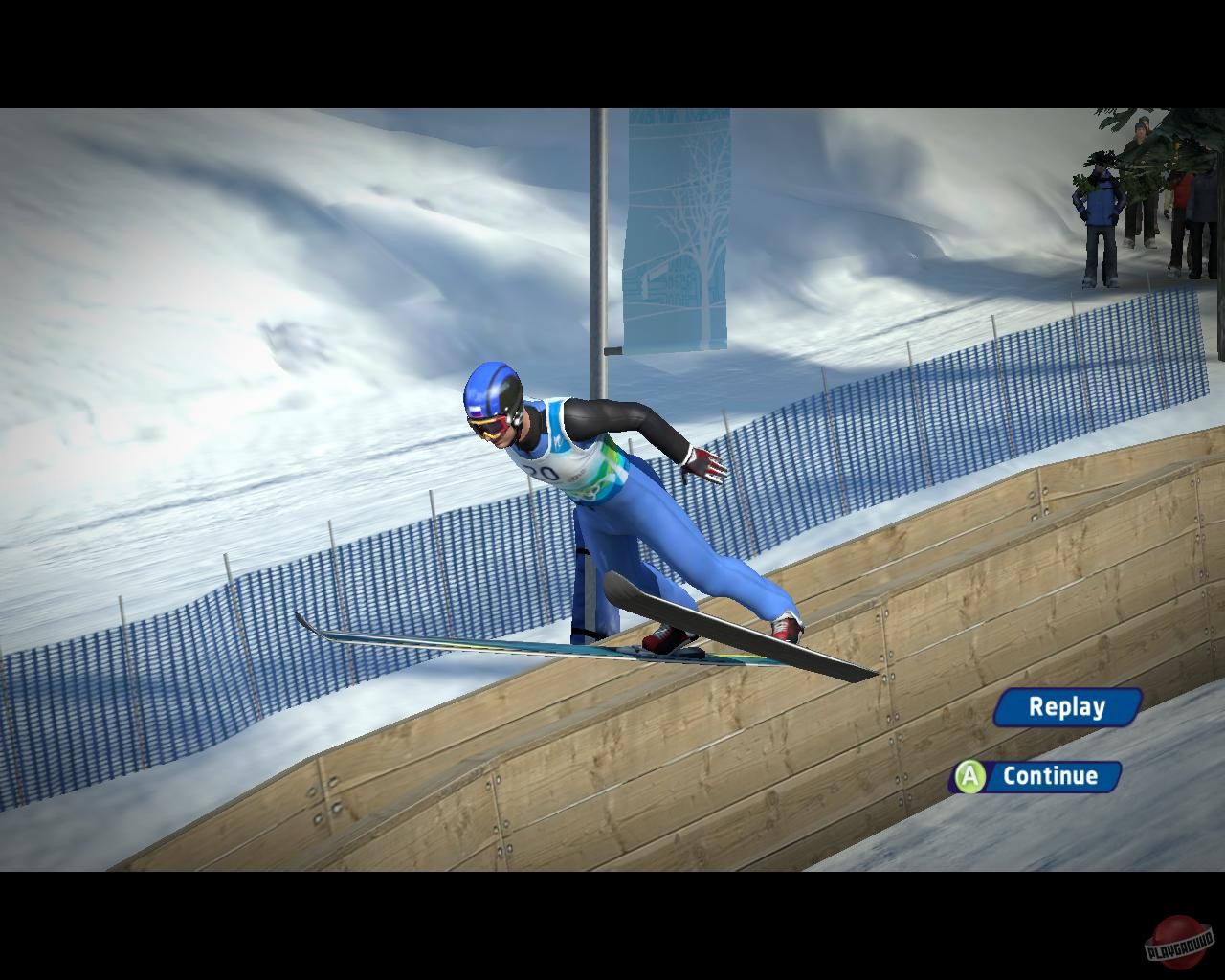Click the green Xbox A button icon

tap(969, 777)
